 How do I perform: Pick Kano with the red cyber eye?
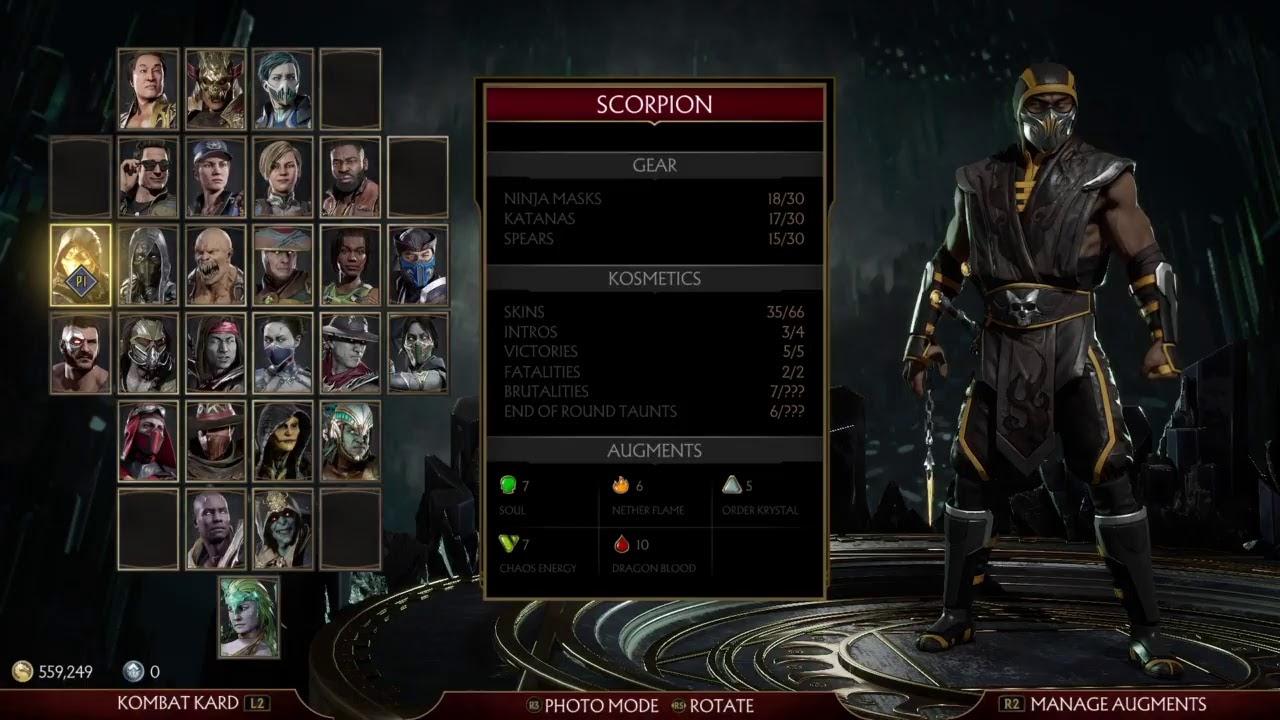tap(81, 353)
